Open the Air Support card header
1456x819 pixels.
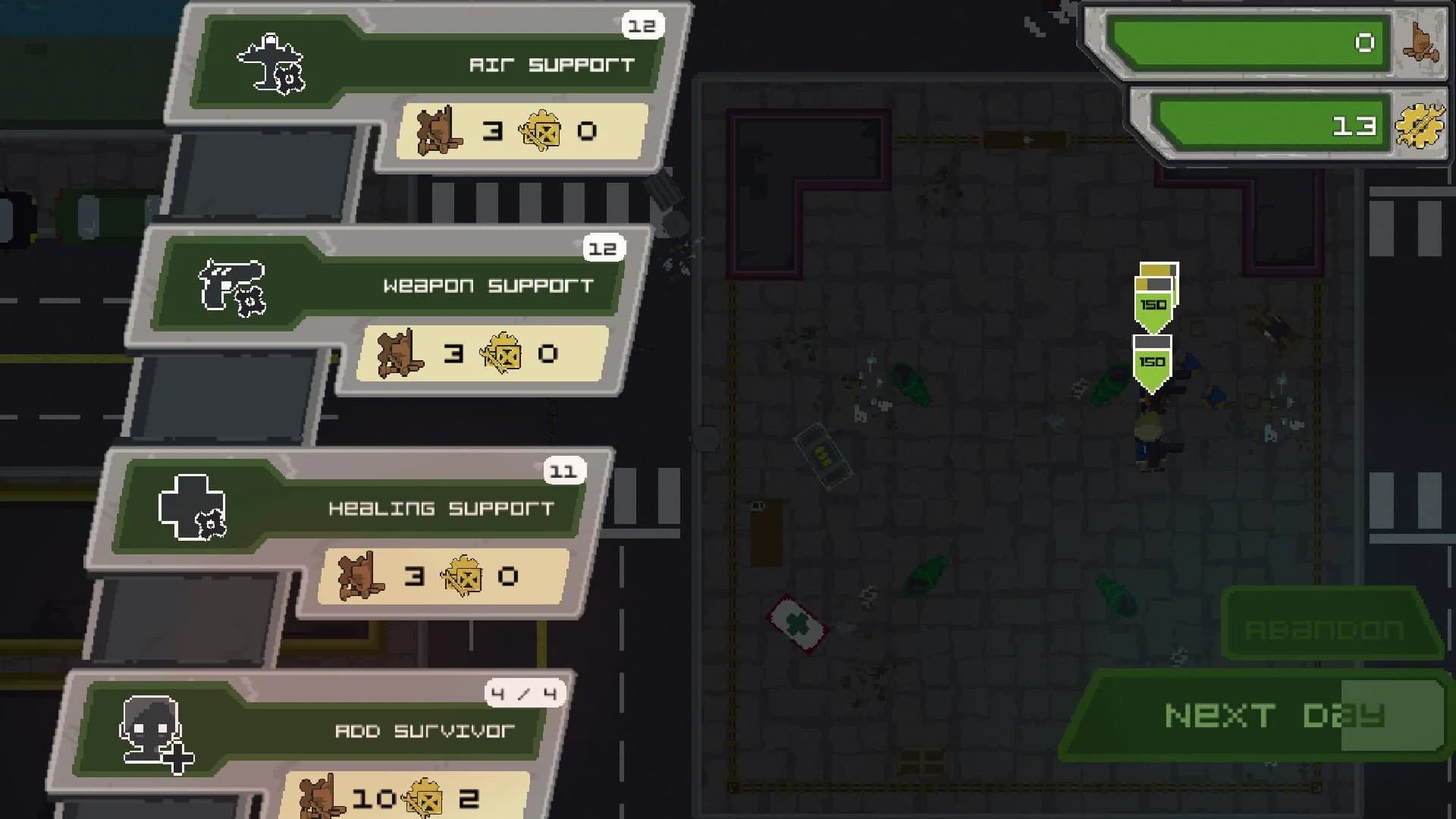pos(550,64)
